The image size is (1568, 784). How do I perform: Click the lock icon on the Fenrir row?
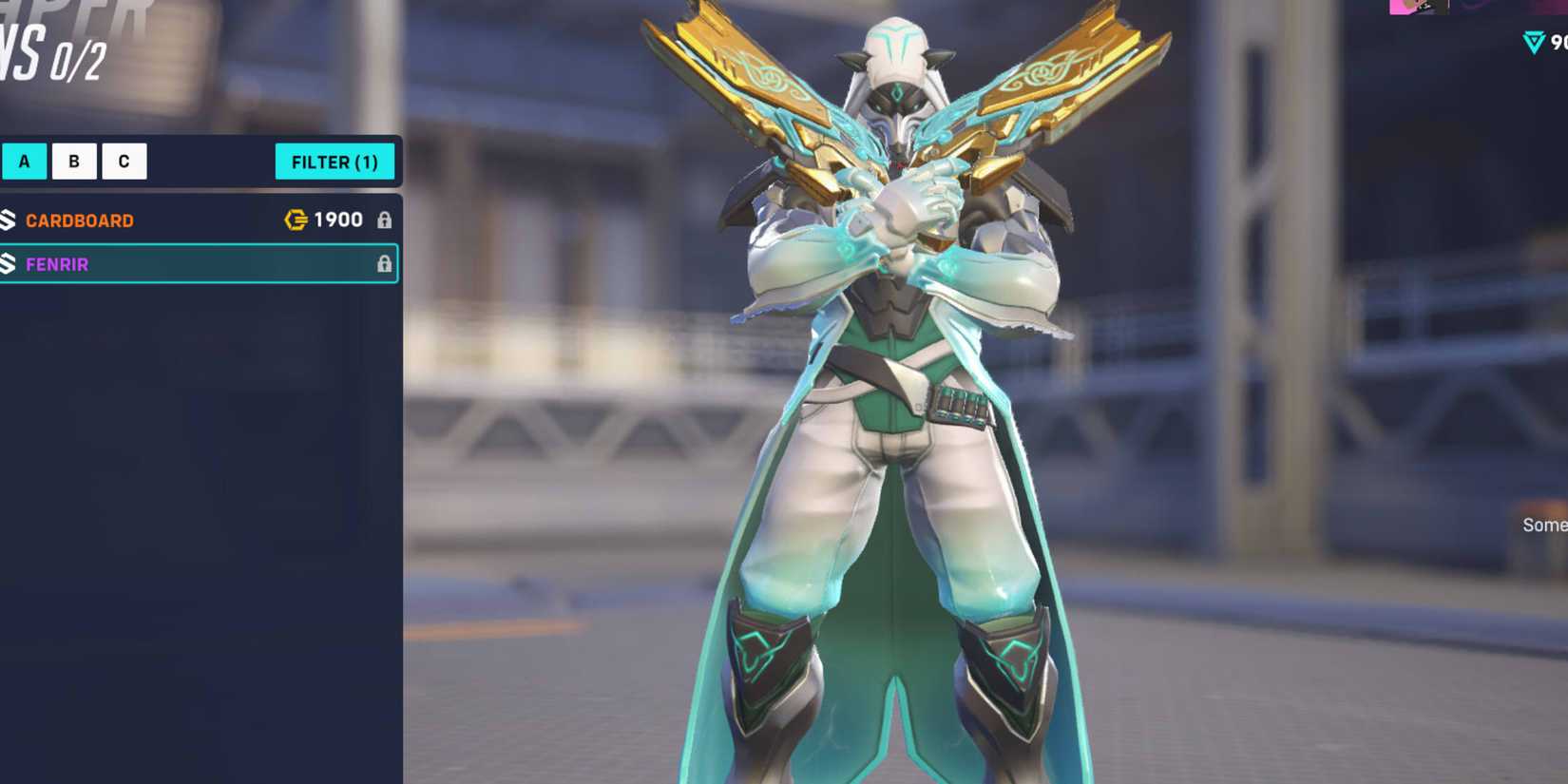[384, 264]
